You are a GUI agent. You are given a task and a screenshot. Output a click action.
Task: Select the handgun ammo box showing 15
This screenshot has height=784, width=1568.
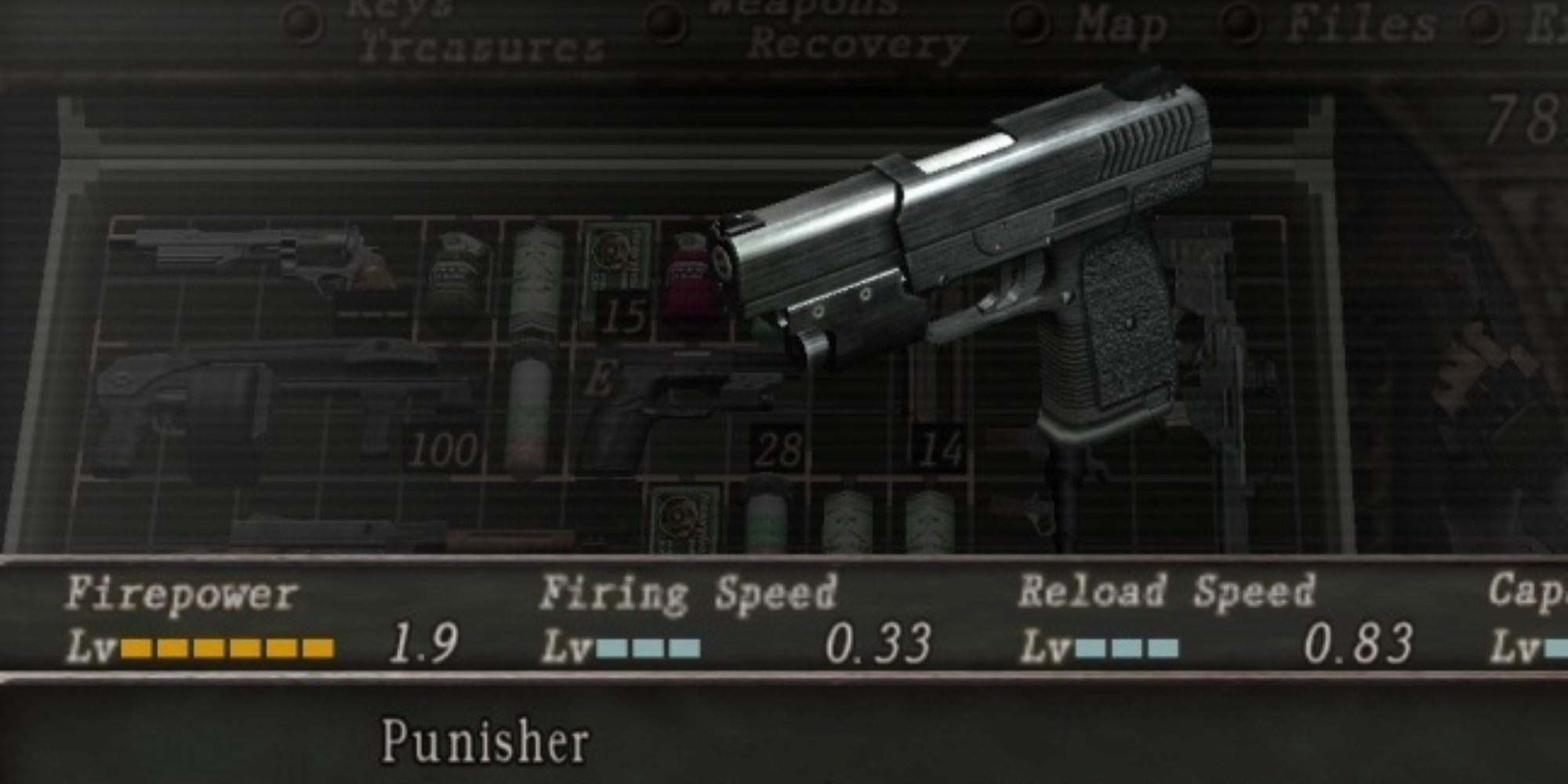coord(619,274)
